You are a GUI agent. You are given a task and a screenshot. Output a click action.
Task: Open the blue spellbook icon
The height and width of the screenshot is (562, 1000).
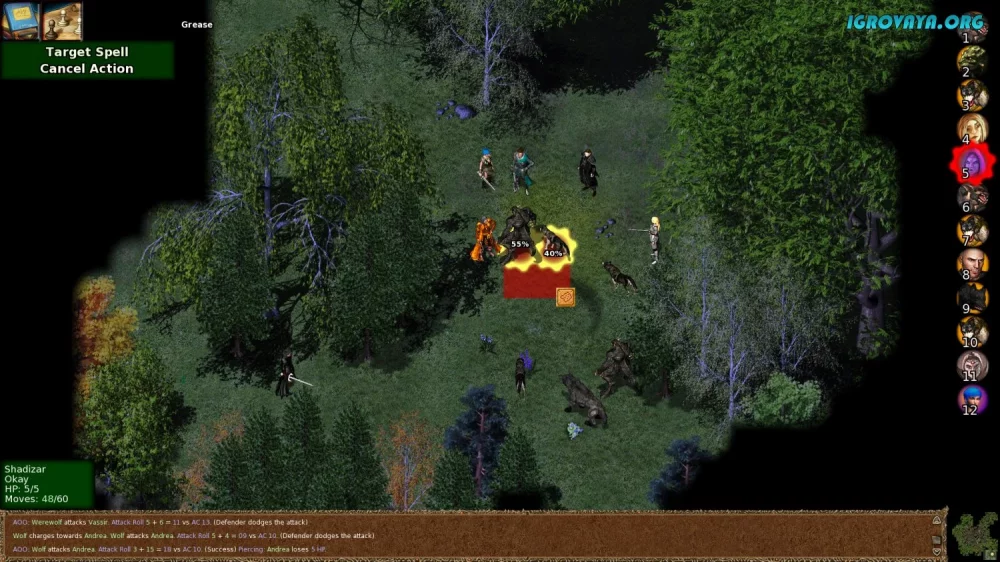click(20, 21)
